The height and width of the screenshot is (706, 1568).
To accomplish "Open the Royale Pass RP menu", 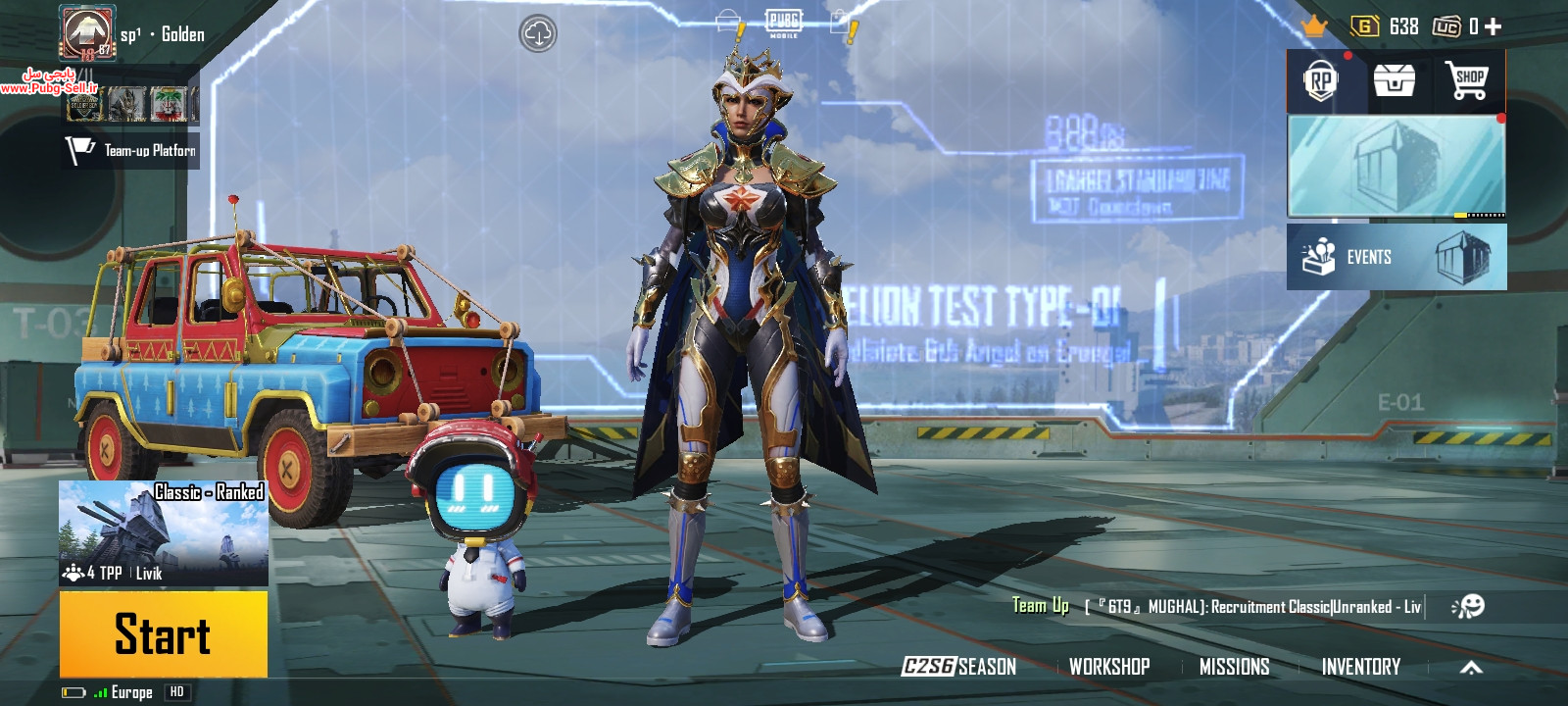I will 1321,81.
